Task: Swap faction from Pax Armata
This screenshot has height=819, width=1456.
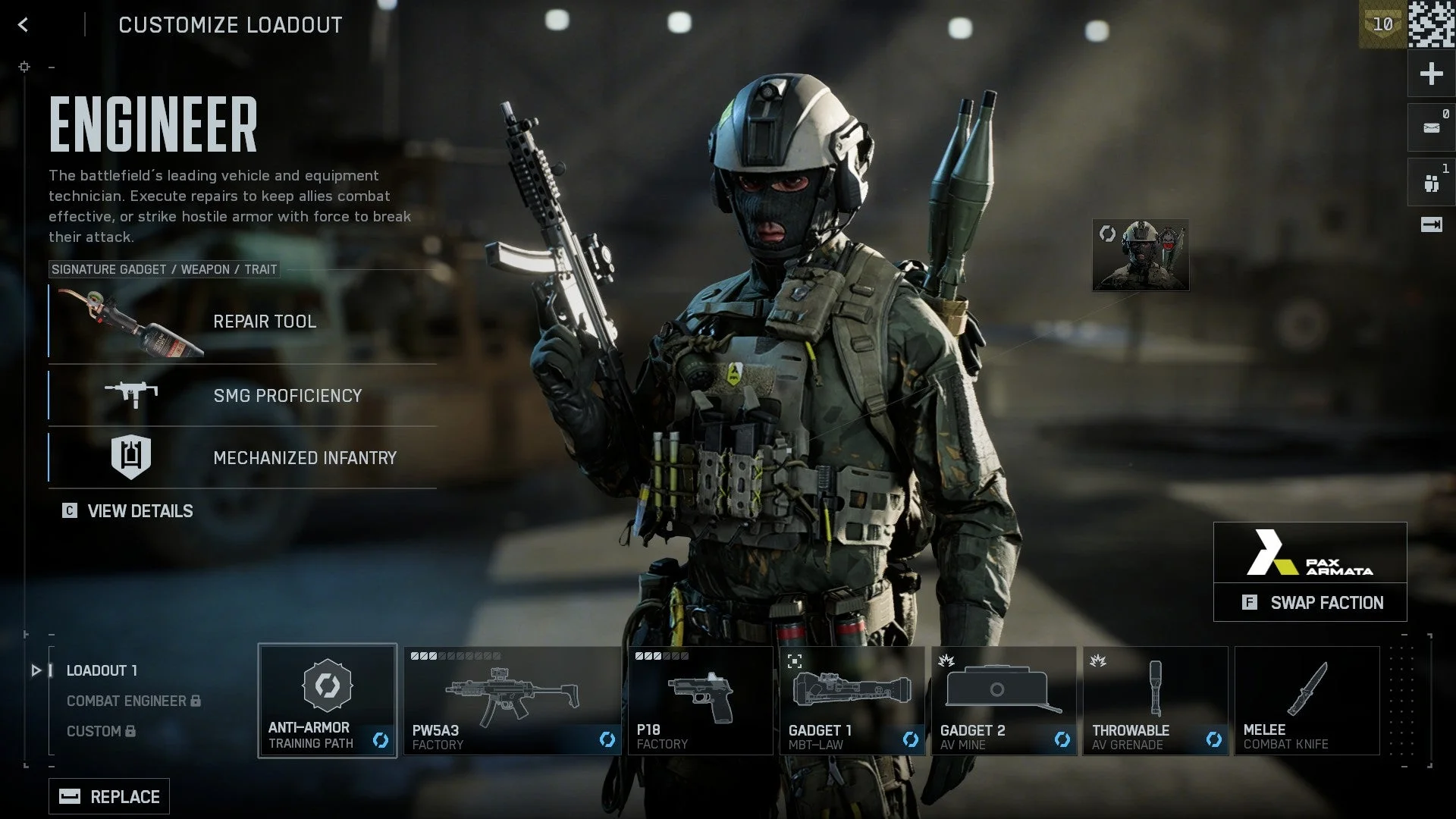Action: pos(1310,602)
